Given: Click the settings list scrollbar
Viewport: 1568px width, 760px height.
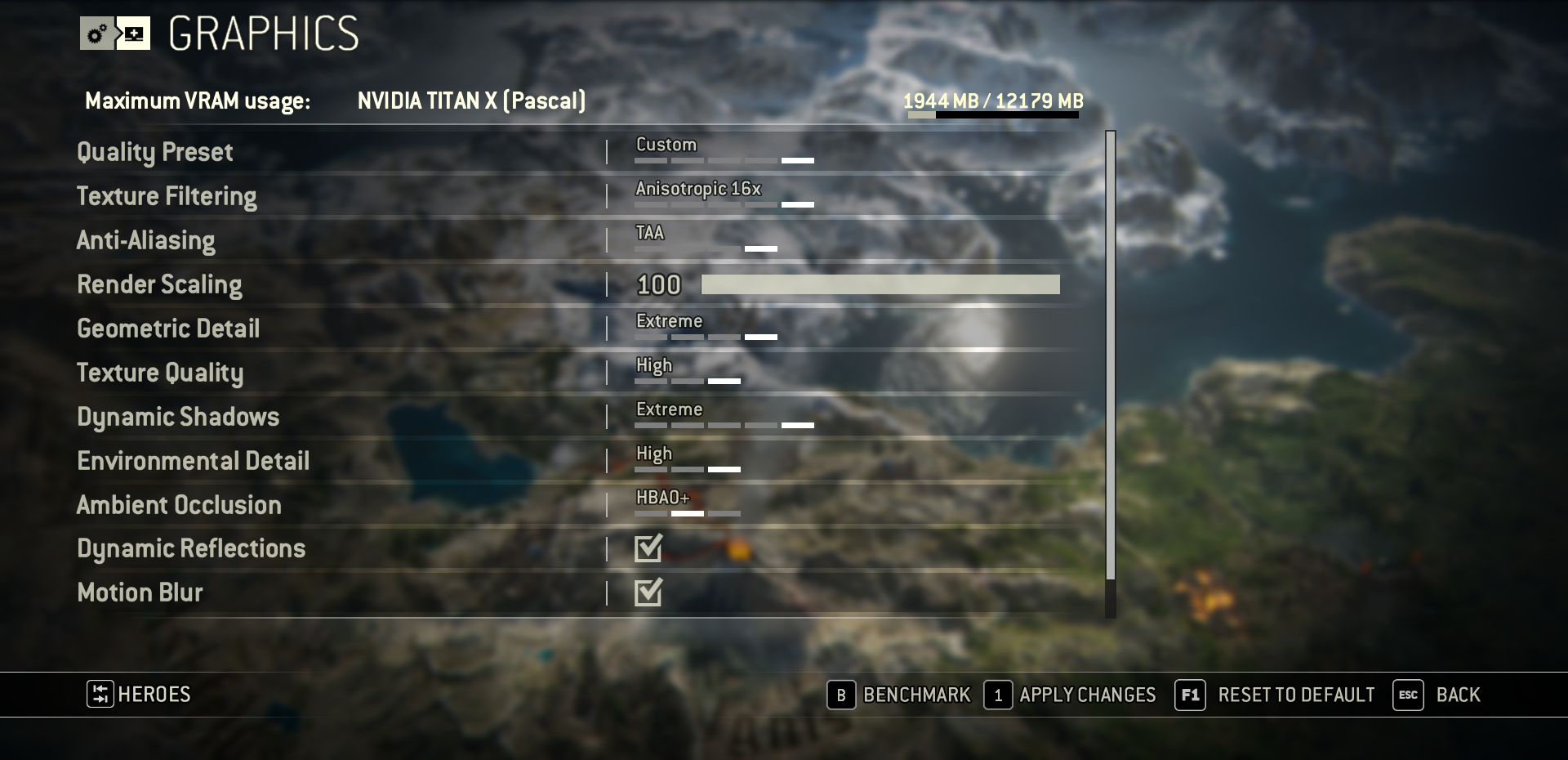Looking at the screenshot, I should point(1110,355).
